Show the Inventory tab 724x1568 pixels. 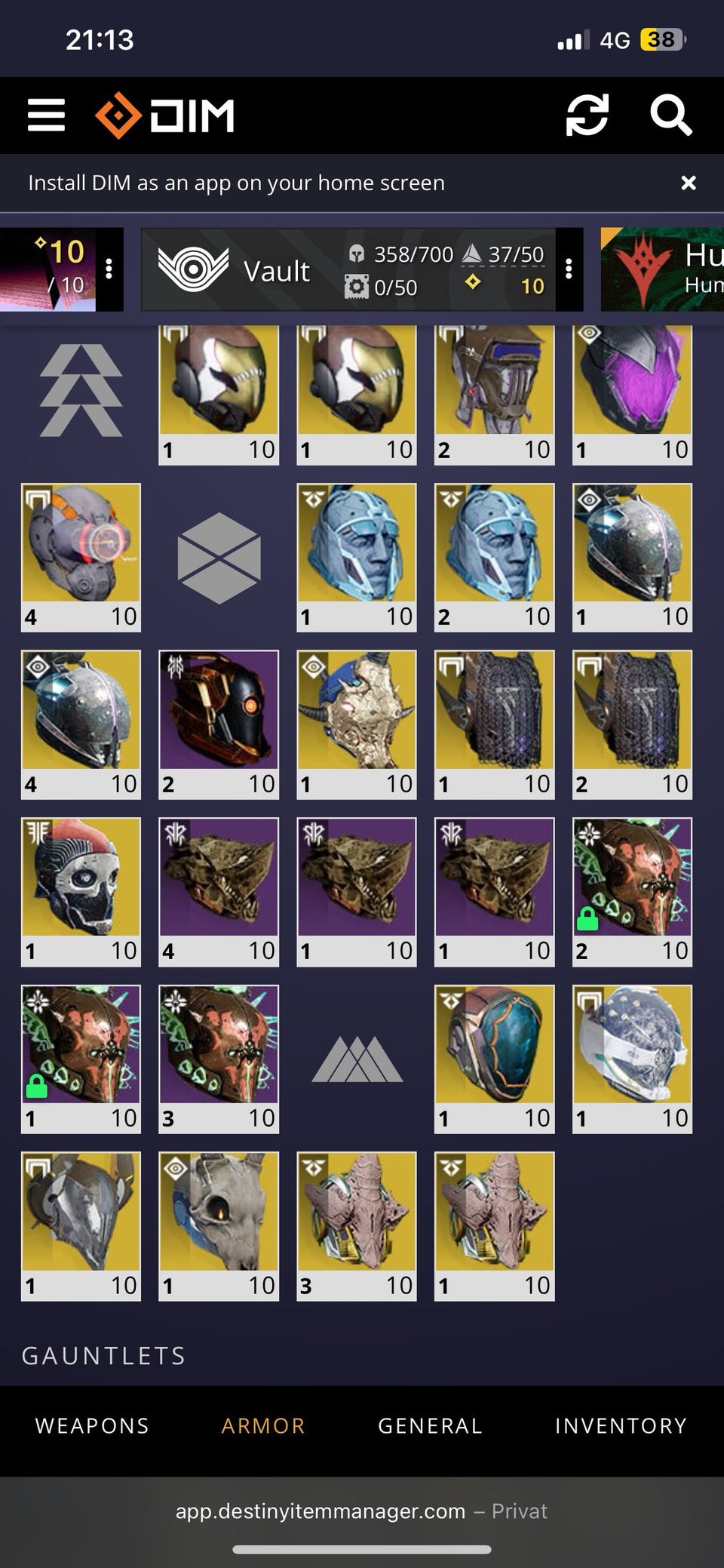click(x=621, y=1425)
